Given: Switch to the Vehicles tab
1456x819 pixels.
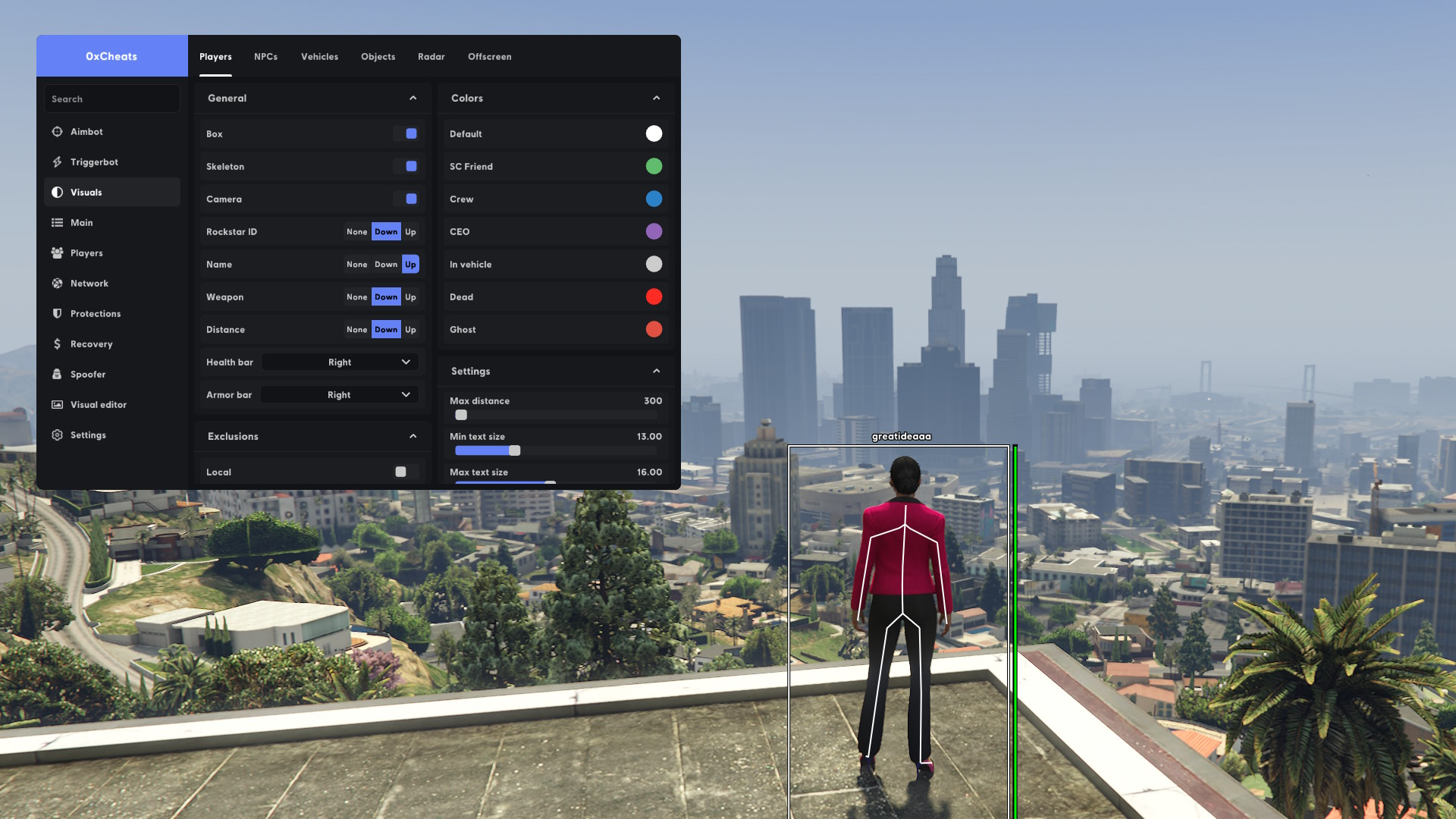Looking at the screenshot, I should (319, 56).
